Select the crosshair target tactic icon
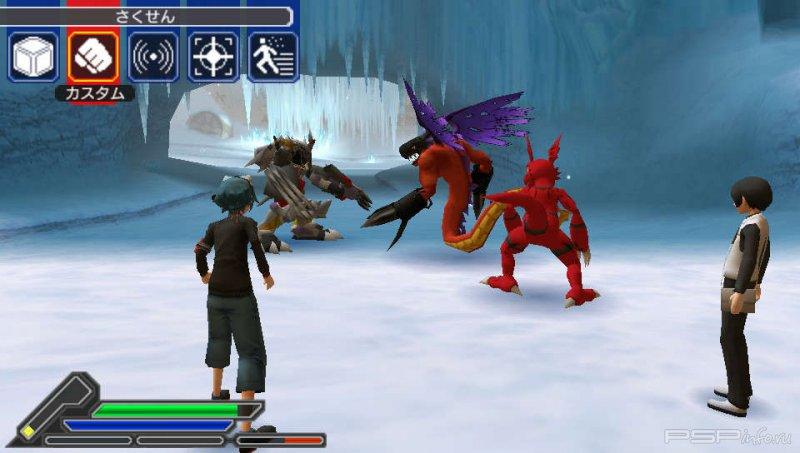This screenshot has height=453, width=800. [x=213, y=56]
